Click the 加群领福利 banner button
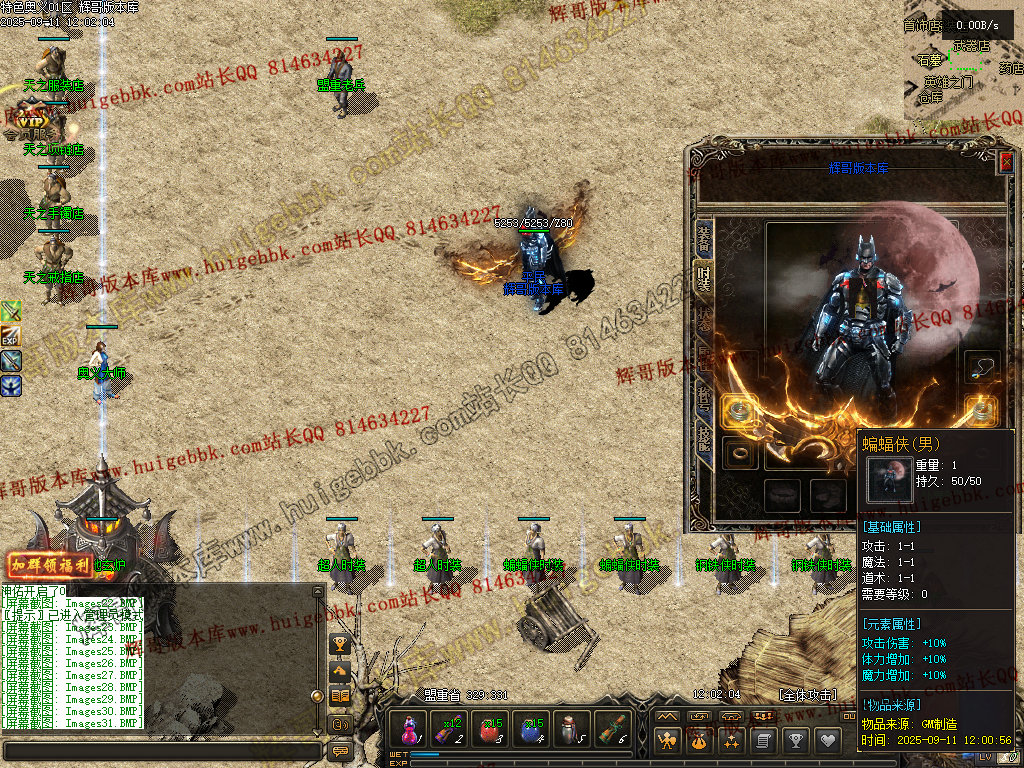This screenshot has height=768, width=1024. (49, 565)
